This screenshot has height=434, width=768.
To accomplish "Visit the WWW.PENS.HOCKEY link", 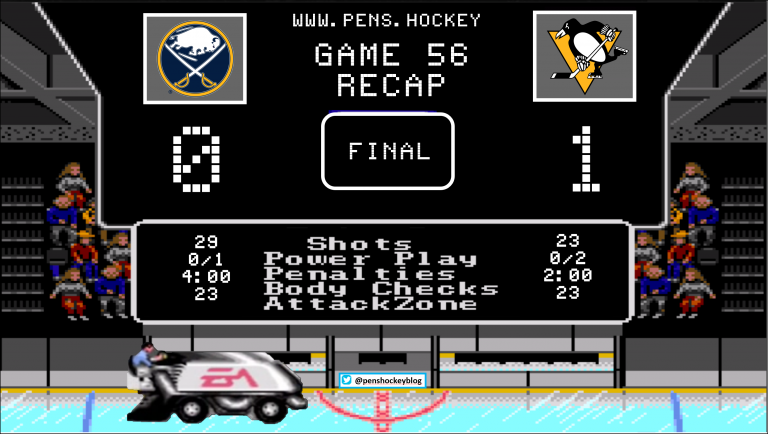I will [x=386, y=20].
